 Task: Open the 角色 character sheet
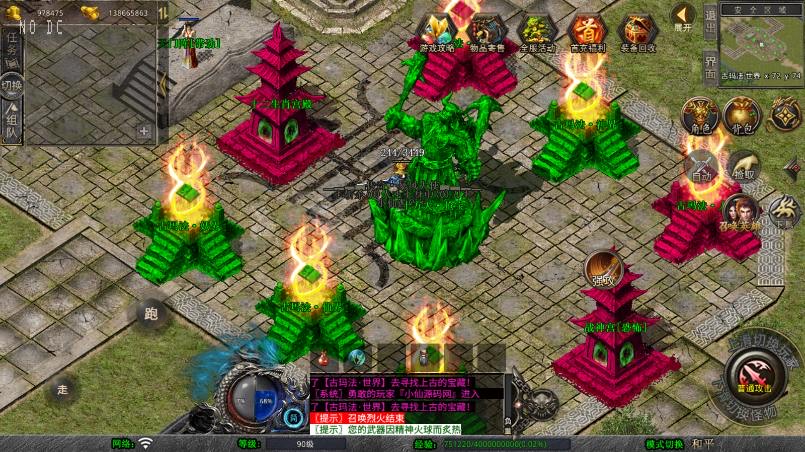[x=700, y=115]
